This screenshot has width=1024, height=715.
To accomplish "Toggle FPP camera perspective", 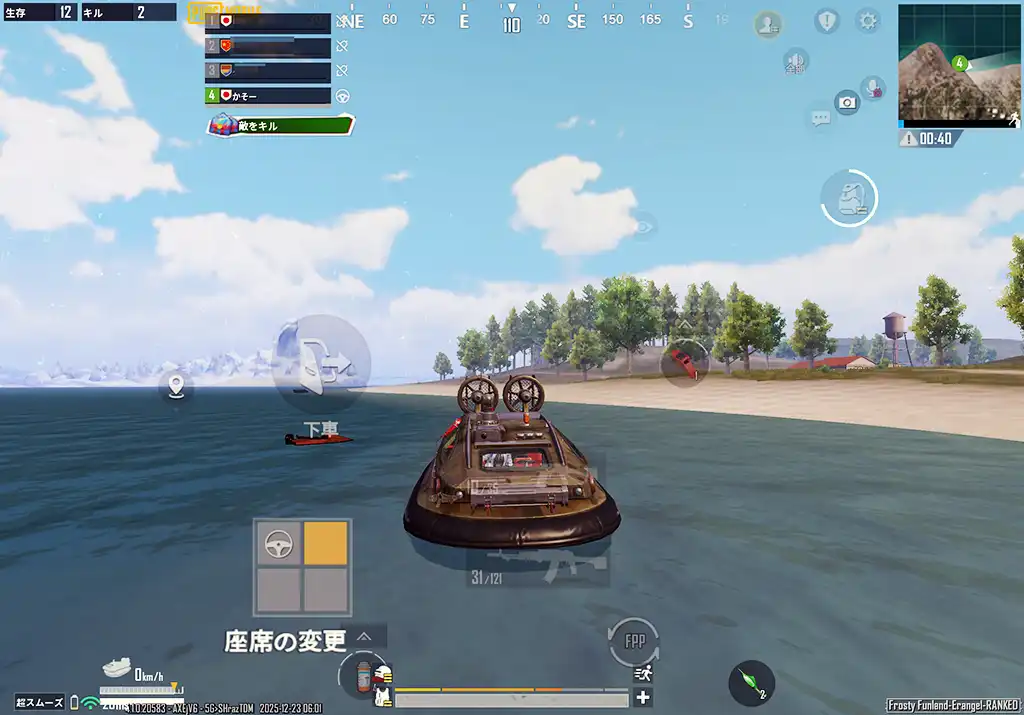I will 634,641.
